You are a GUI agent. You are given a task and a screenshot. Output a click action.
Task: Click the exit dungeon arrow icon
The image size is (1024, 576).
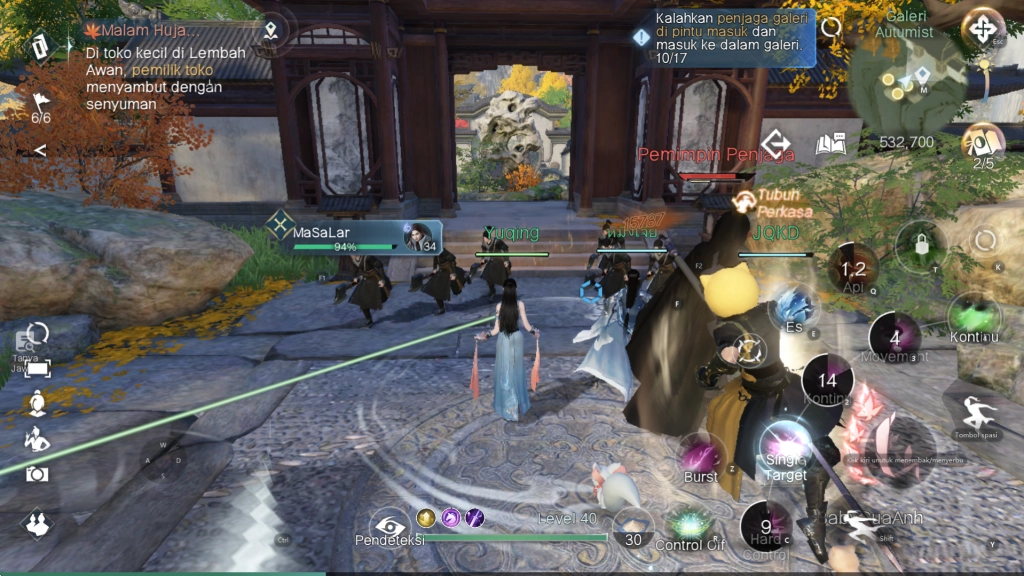click(x=776, y=144)
